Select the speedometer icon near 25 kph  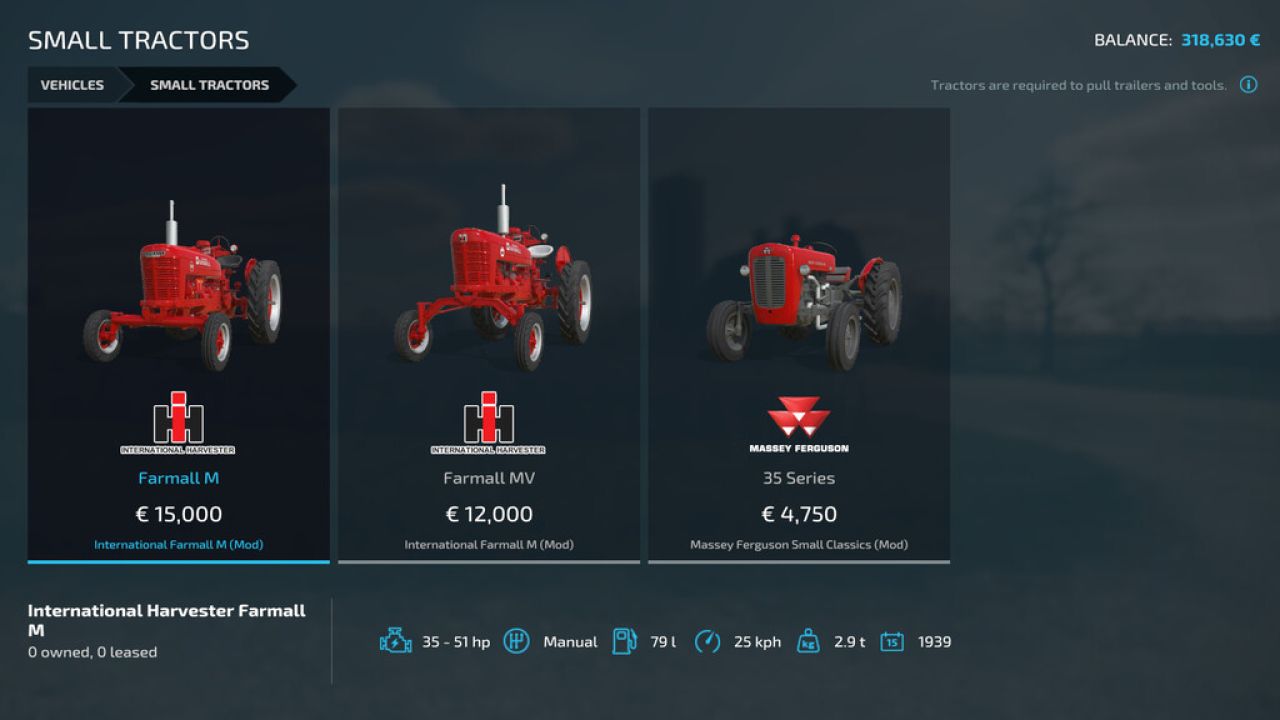tap(710, 641)
